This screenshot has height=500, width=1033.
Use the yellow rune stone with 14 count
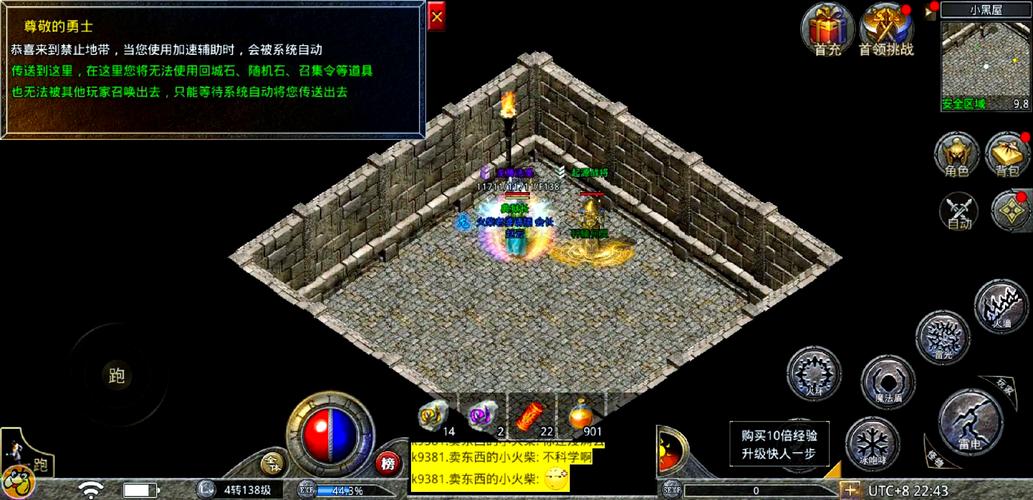click(x=434, y=412)
